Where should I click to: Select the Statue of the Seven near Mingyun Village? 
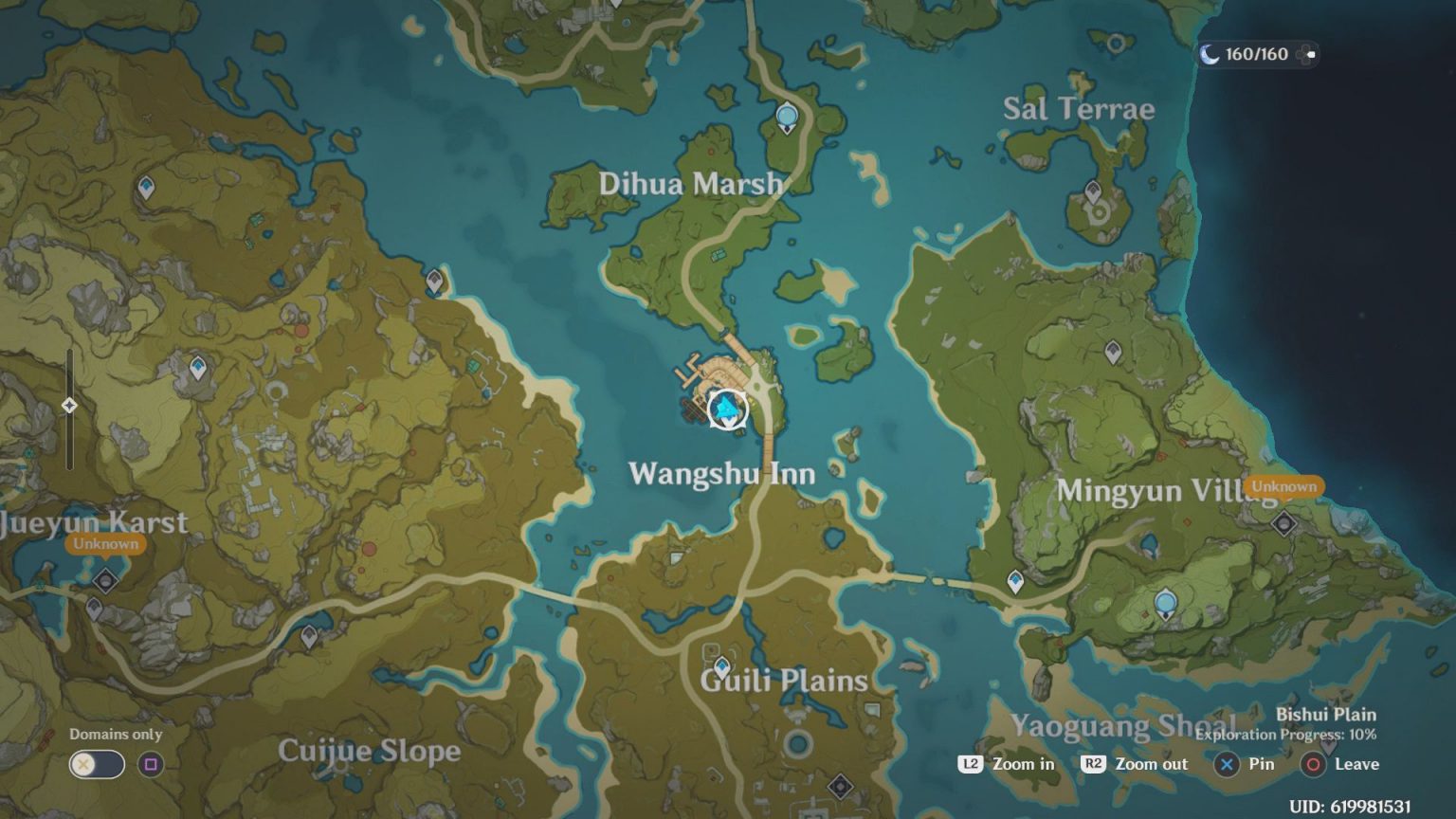pyautogui.click(x=1165, y=602)
